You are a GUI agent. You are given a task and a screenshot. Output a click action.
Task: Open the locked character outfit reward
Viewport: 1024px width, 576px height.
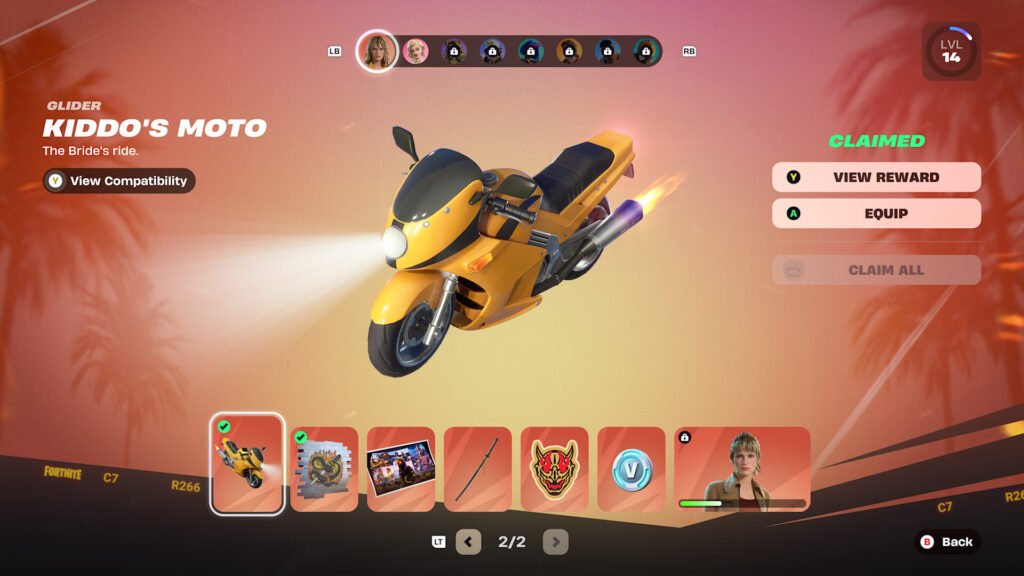coord(742,469)
